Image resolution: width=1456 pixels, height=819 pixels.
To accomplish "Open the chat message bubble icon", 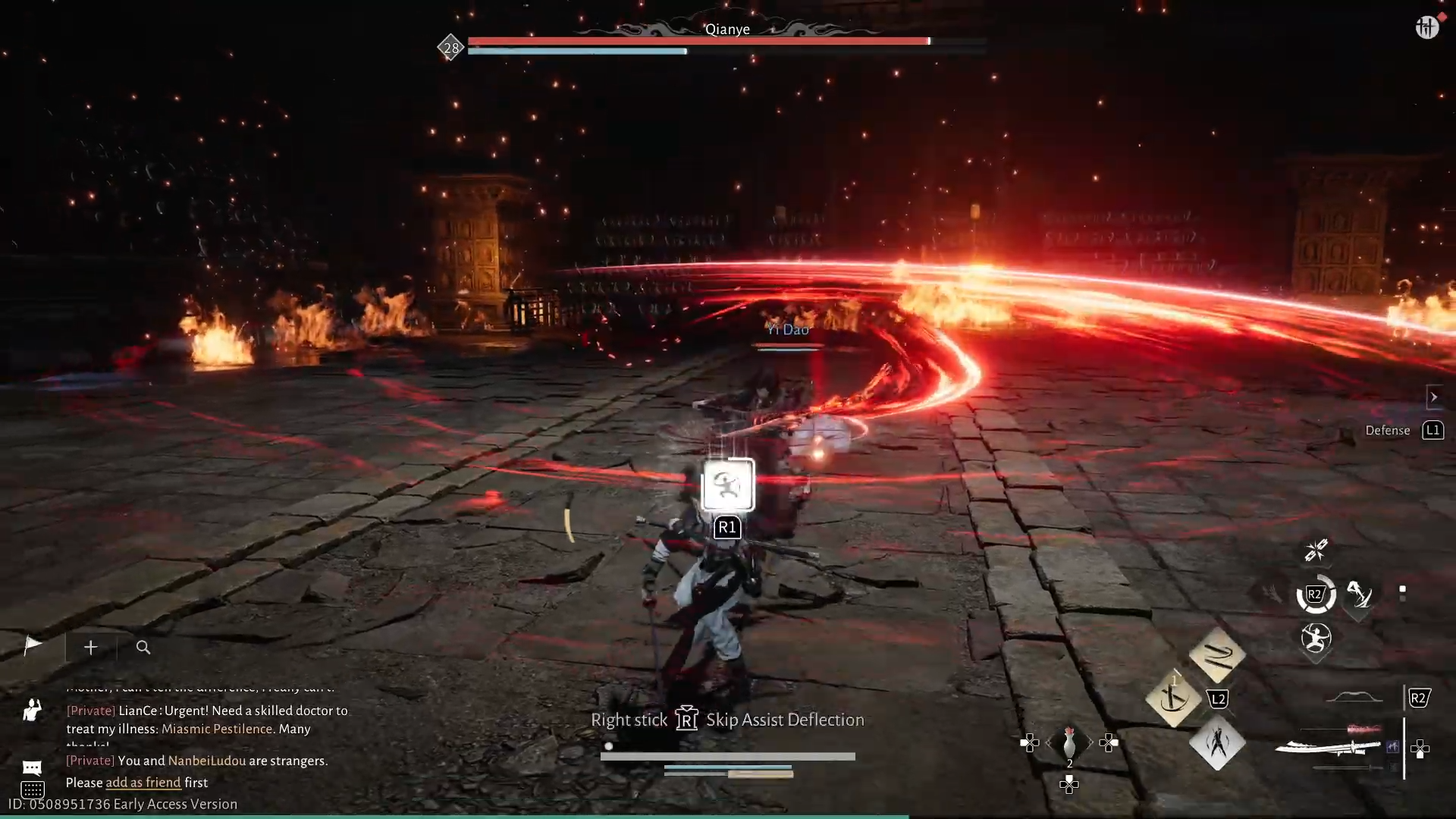I will tap(32, 767).
